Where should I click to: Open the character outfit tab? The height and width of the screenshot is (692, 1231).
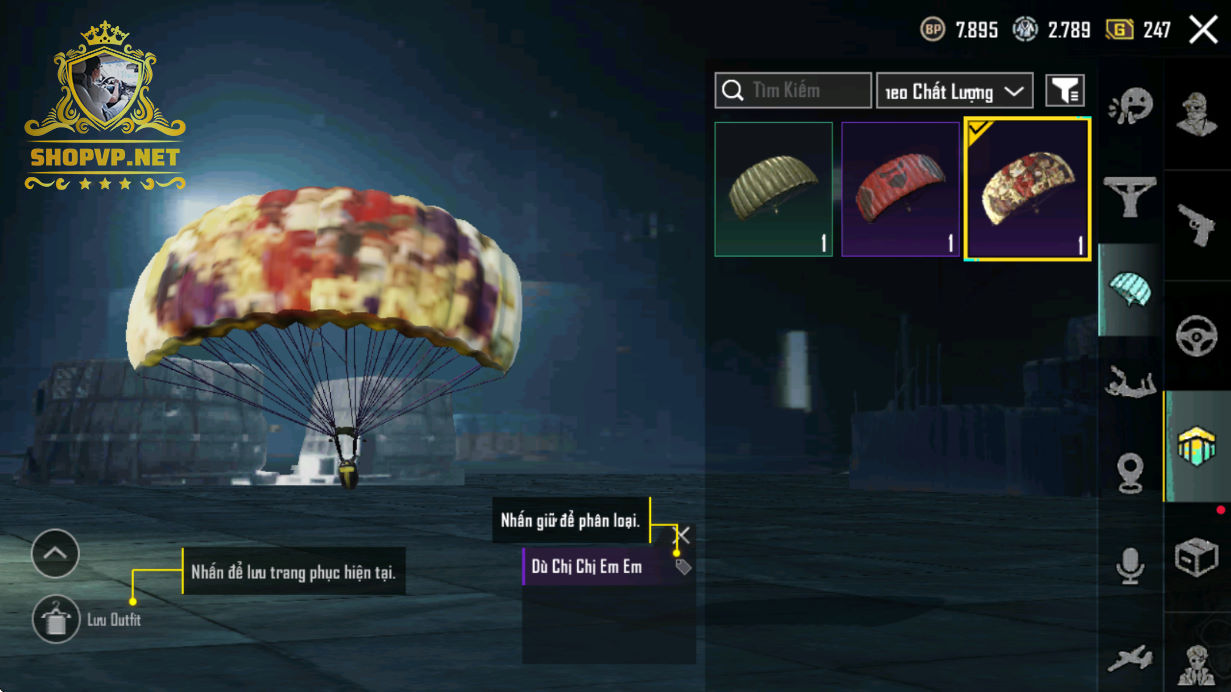[x=1196, y=113]
